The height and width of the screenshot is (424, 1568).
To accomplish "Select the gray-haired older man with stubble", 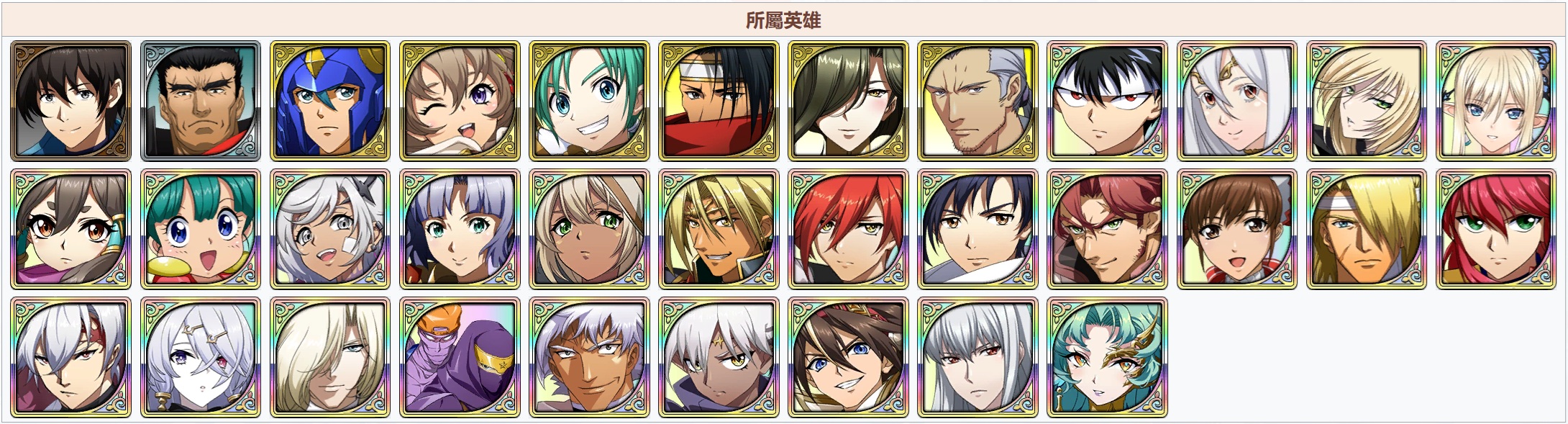I will pos(977,101).
